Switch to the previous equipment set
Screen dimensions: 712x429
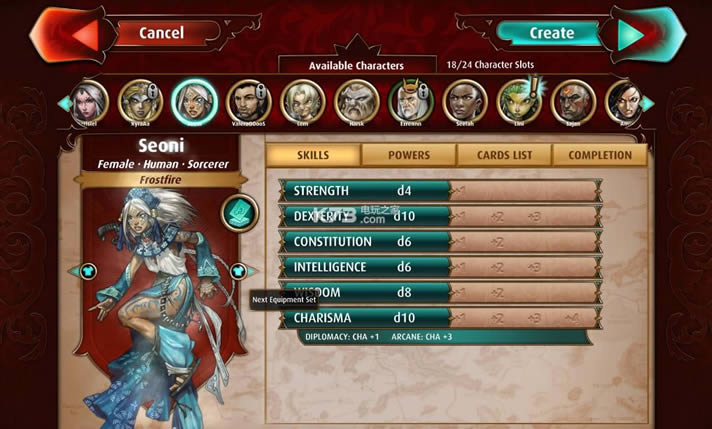point(87,271)
